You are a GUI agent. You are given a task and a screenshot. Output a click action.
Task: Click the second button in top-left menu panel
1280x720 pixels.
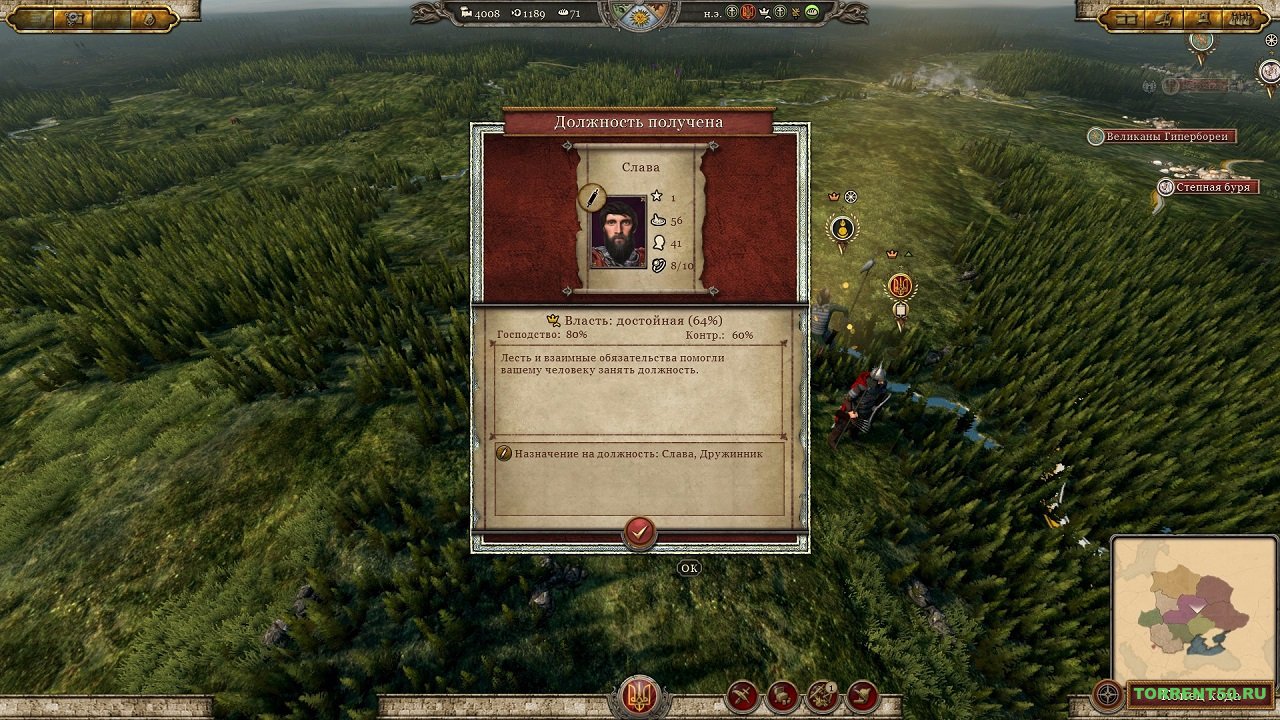pos(74,18)
